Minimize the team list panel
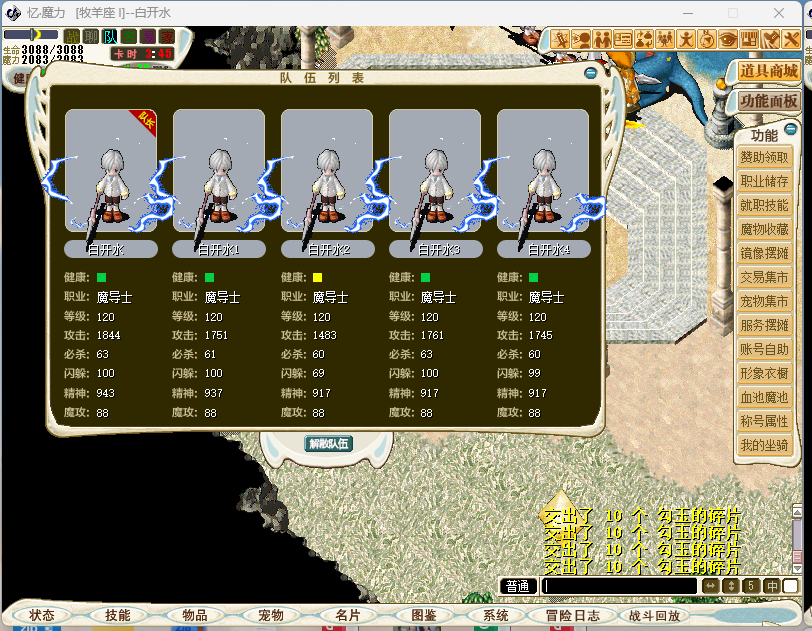812x631 pixels. (x=591, y=73)
